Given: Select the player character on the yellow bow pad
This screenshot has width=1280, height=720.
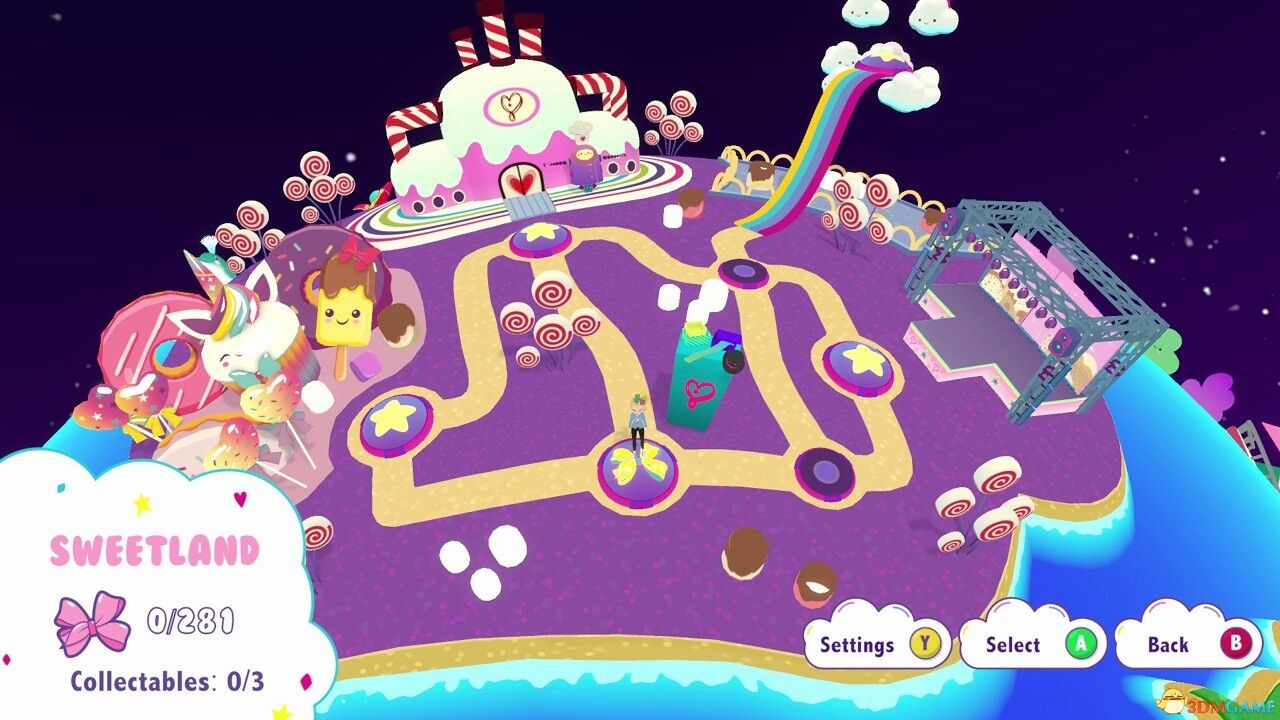Looking at the screenshot, I should point(637,425).
